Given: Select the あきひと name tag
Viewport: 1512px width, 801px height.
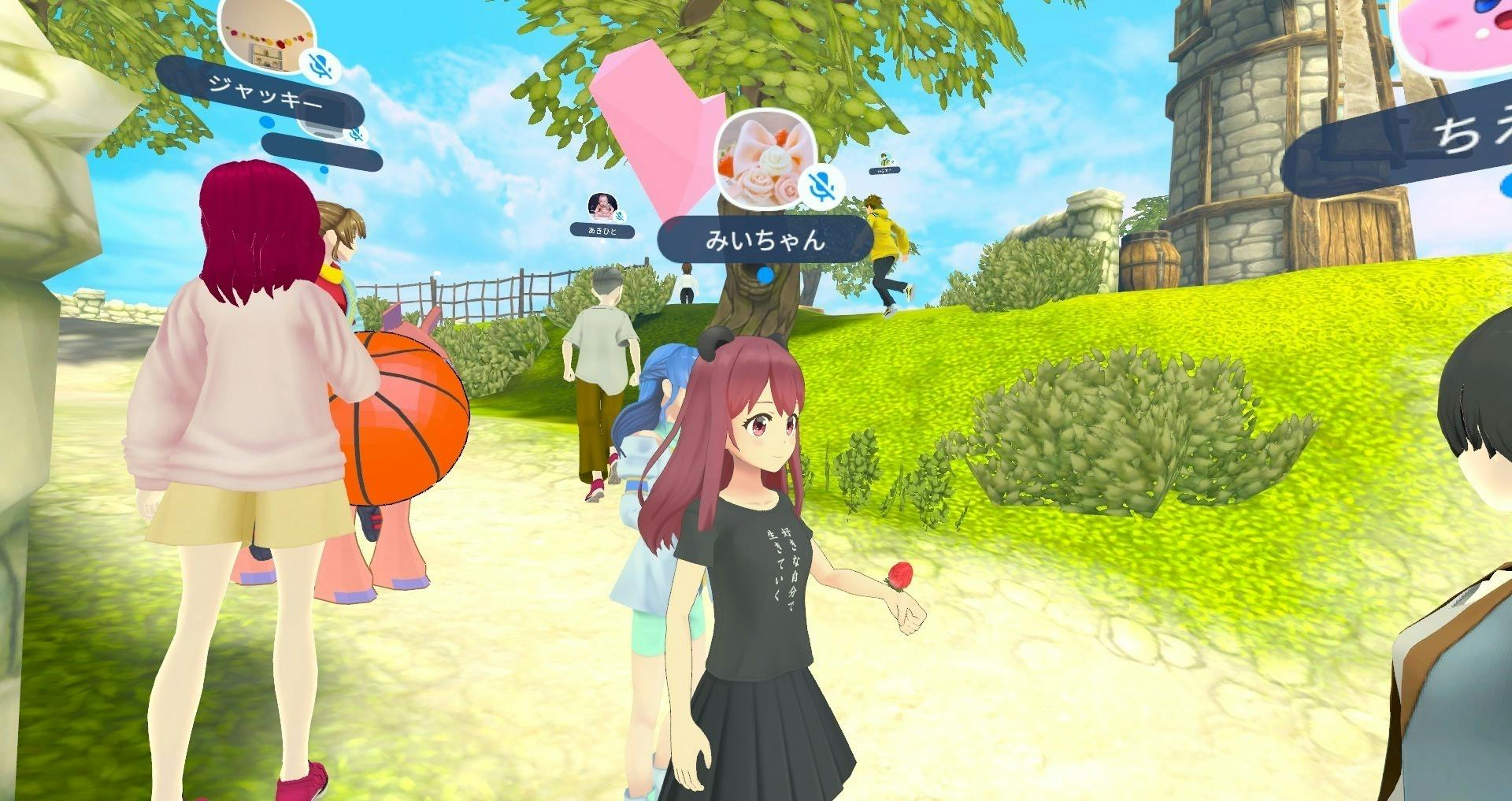Looking at the screenshot, I should [x=602, y=231].
